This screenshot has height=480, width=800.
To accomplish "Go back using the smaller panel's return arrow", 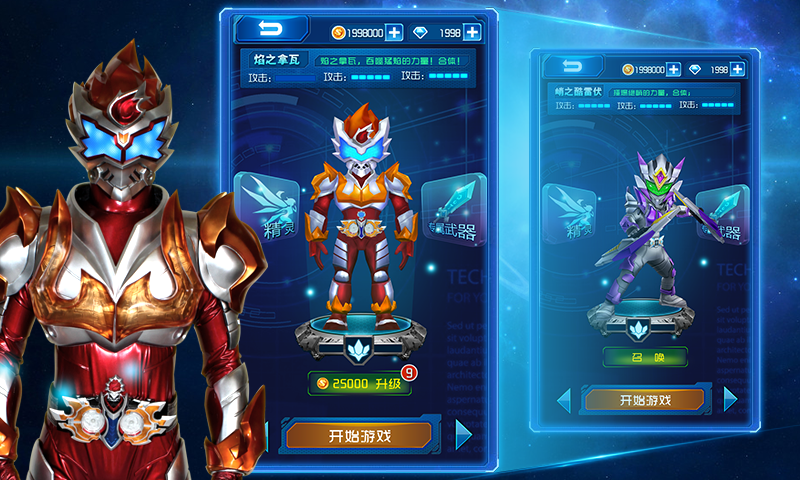I will (x=573, y=67).
